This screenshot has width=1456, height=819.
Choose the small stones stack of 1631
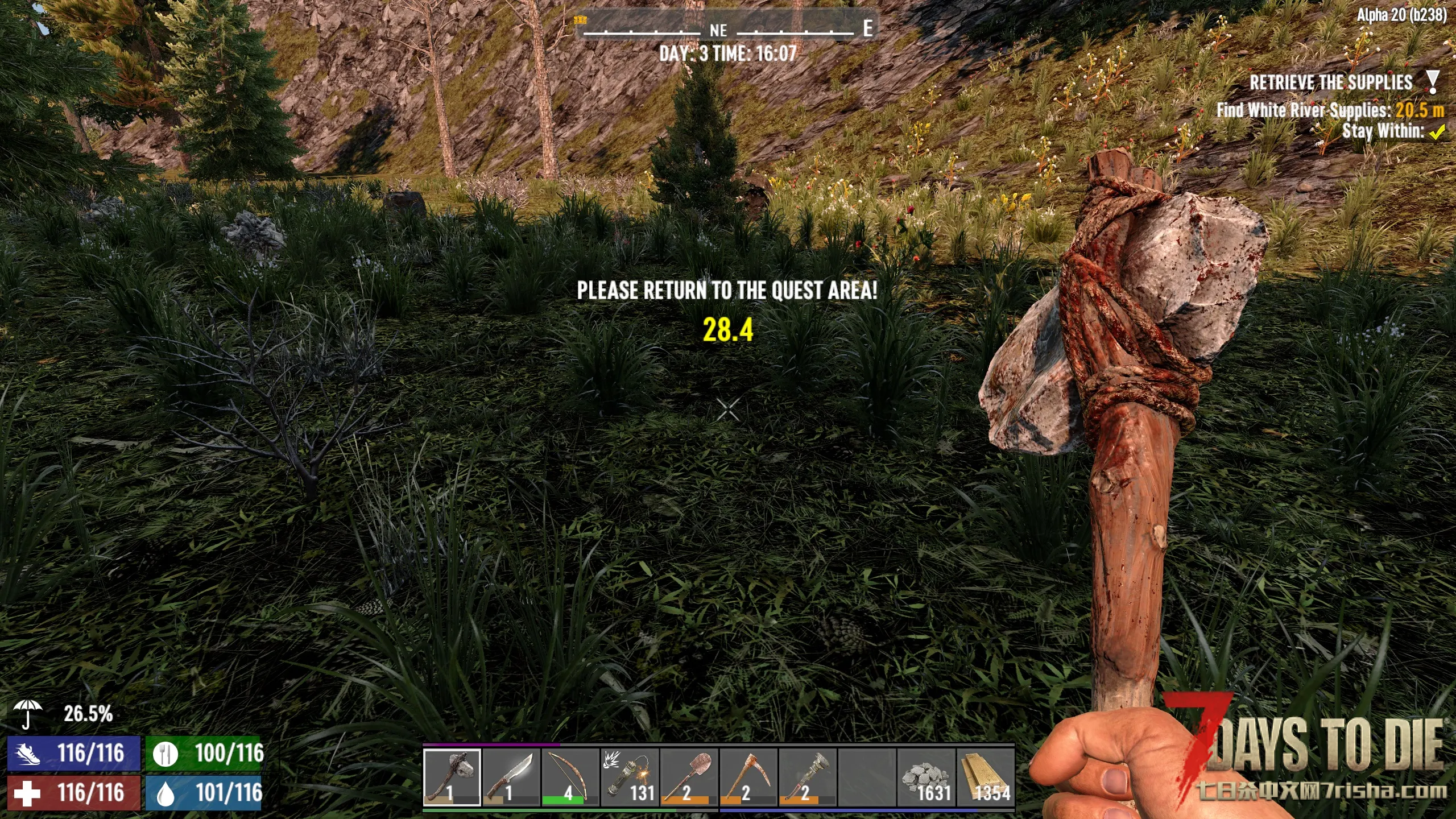coord(926,777)
